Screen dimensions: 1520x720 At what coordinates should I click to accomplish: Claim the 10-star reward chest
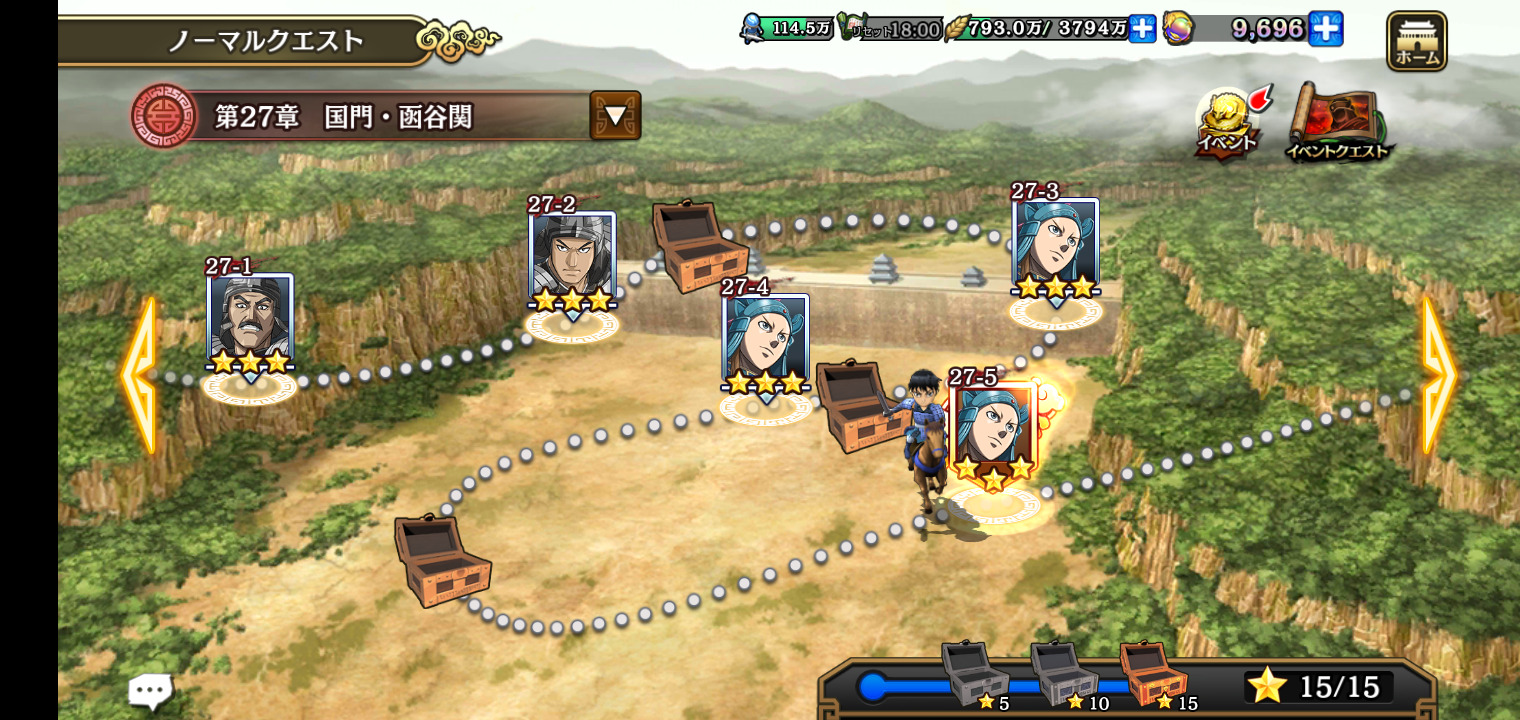tap(1064, 674)
